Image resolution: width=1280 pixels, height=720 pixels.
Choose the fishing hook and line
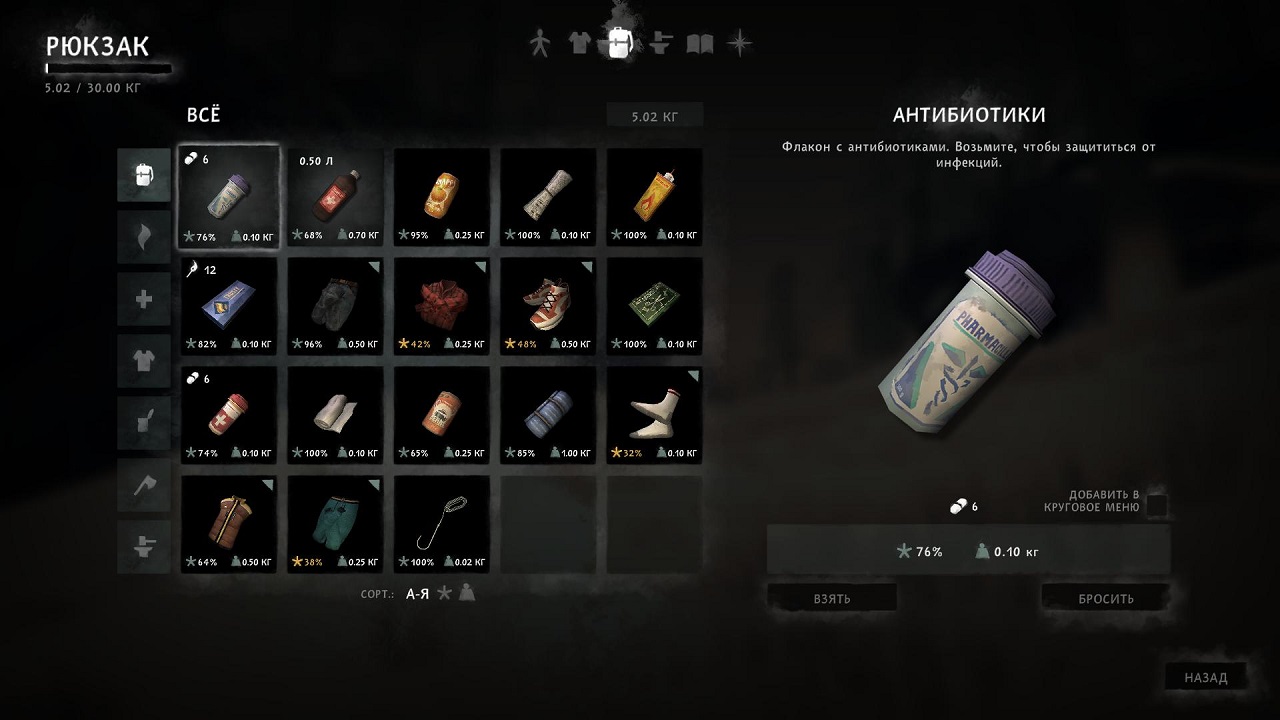tap(441, 523)
